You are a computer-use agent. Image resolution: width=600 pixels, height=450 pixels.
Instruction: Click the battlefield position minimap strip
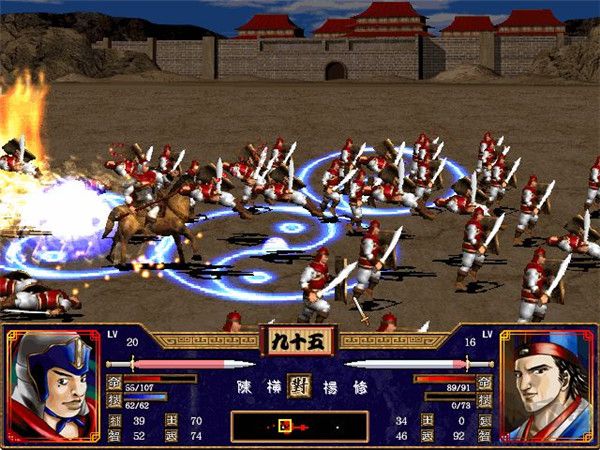point(298,426)
